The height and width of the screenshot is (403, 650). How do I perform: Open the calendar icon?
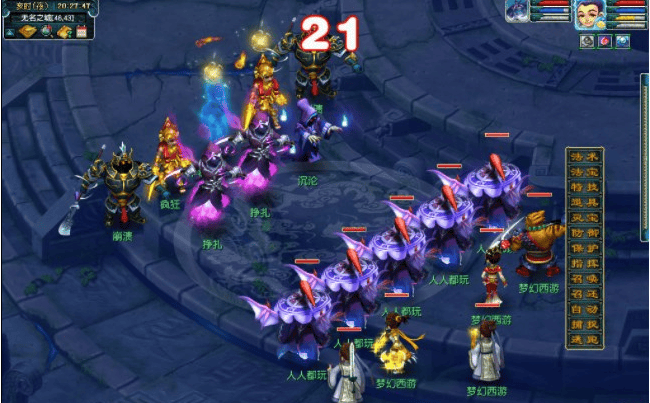pyautogui.click(x=81, y=32)
